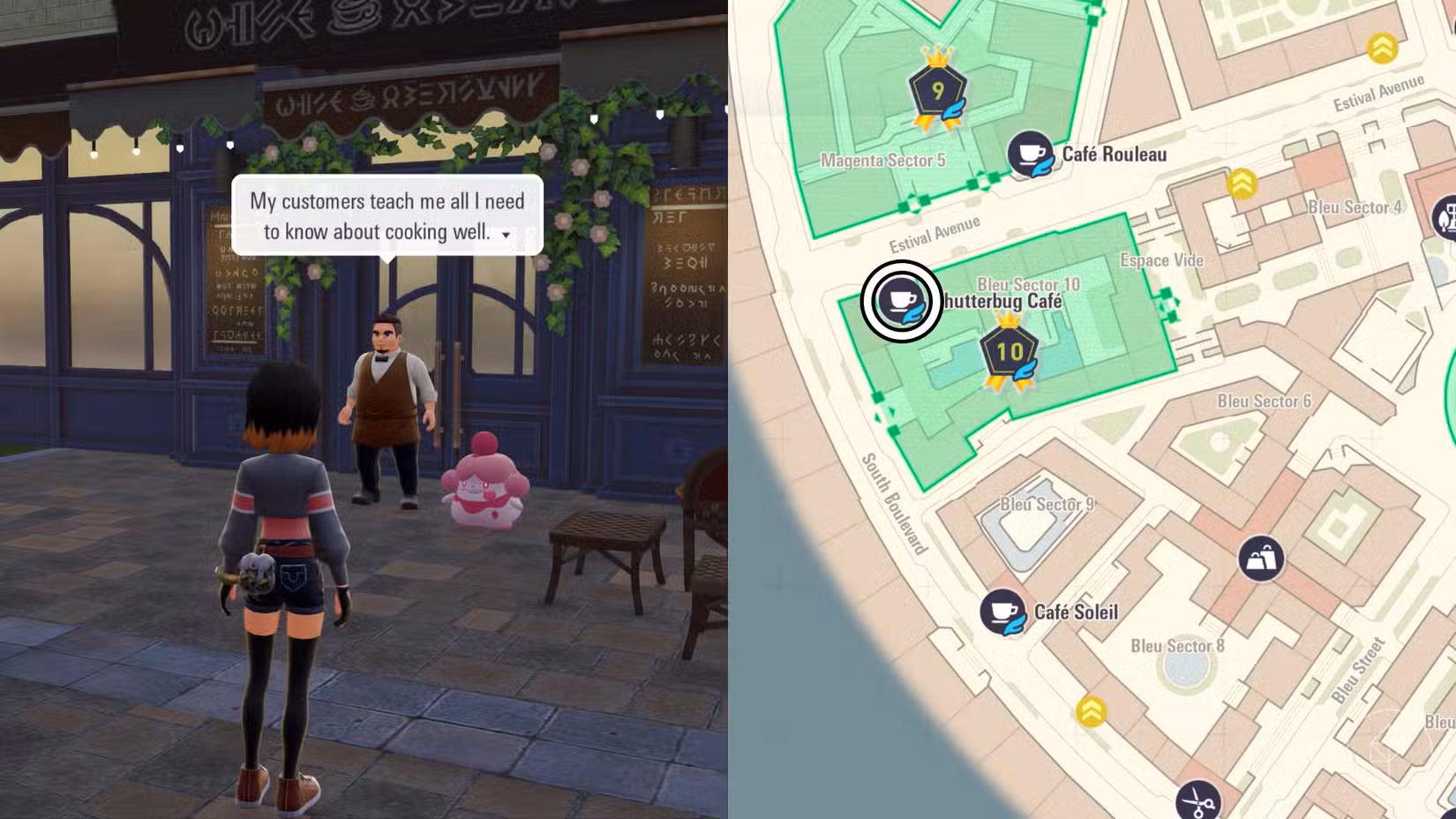The image size is (1456, 819).
Task: Click the highlighted Shutterbug Café cup marker
Action: tap(901, 301)
